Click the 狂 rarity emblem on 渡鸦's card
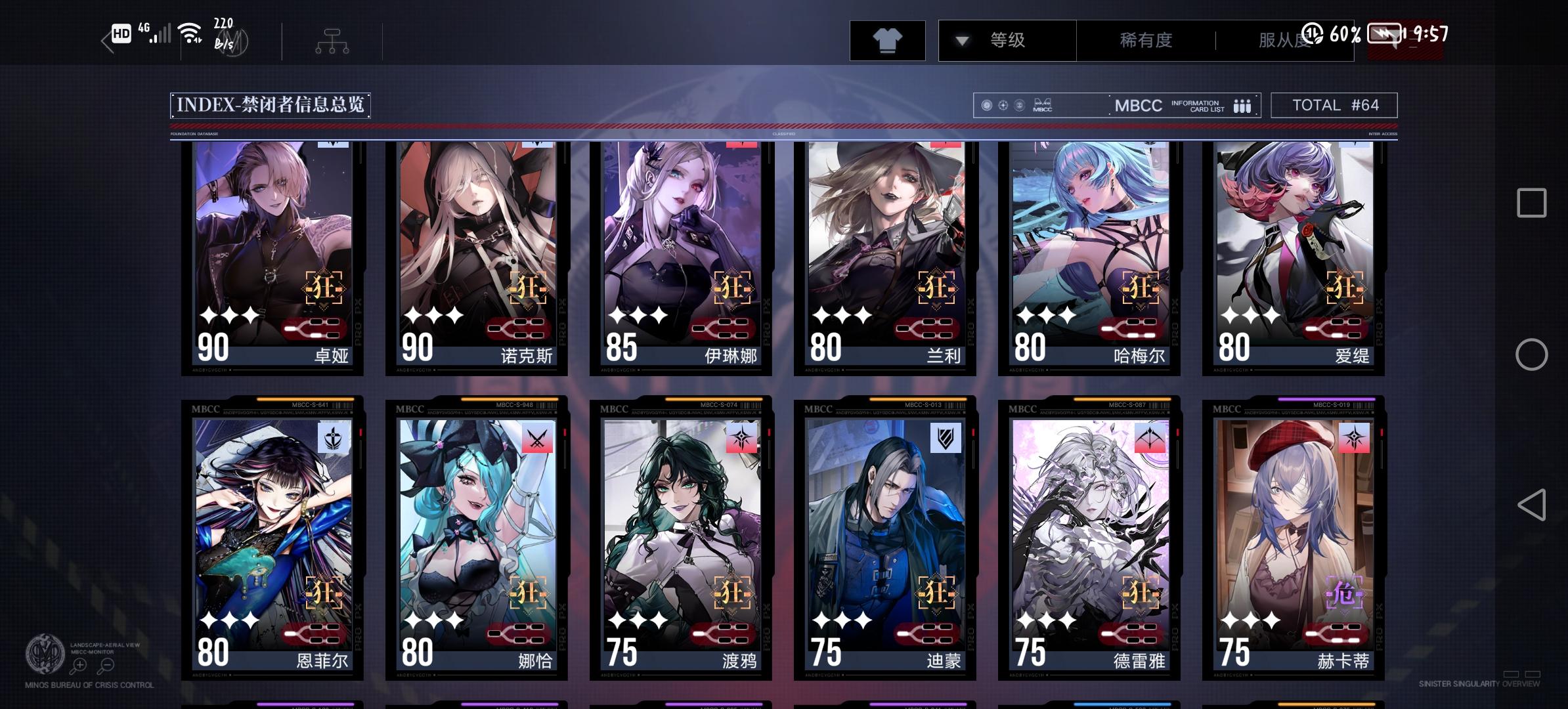The width and height of the screenshot is (1568, 709). [730, 594]
